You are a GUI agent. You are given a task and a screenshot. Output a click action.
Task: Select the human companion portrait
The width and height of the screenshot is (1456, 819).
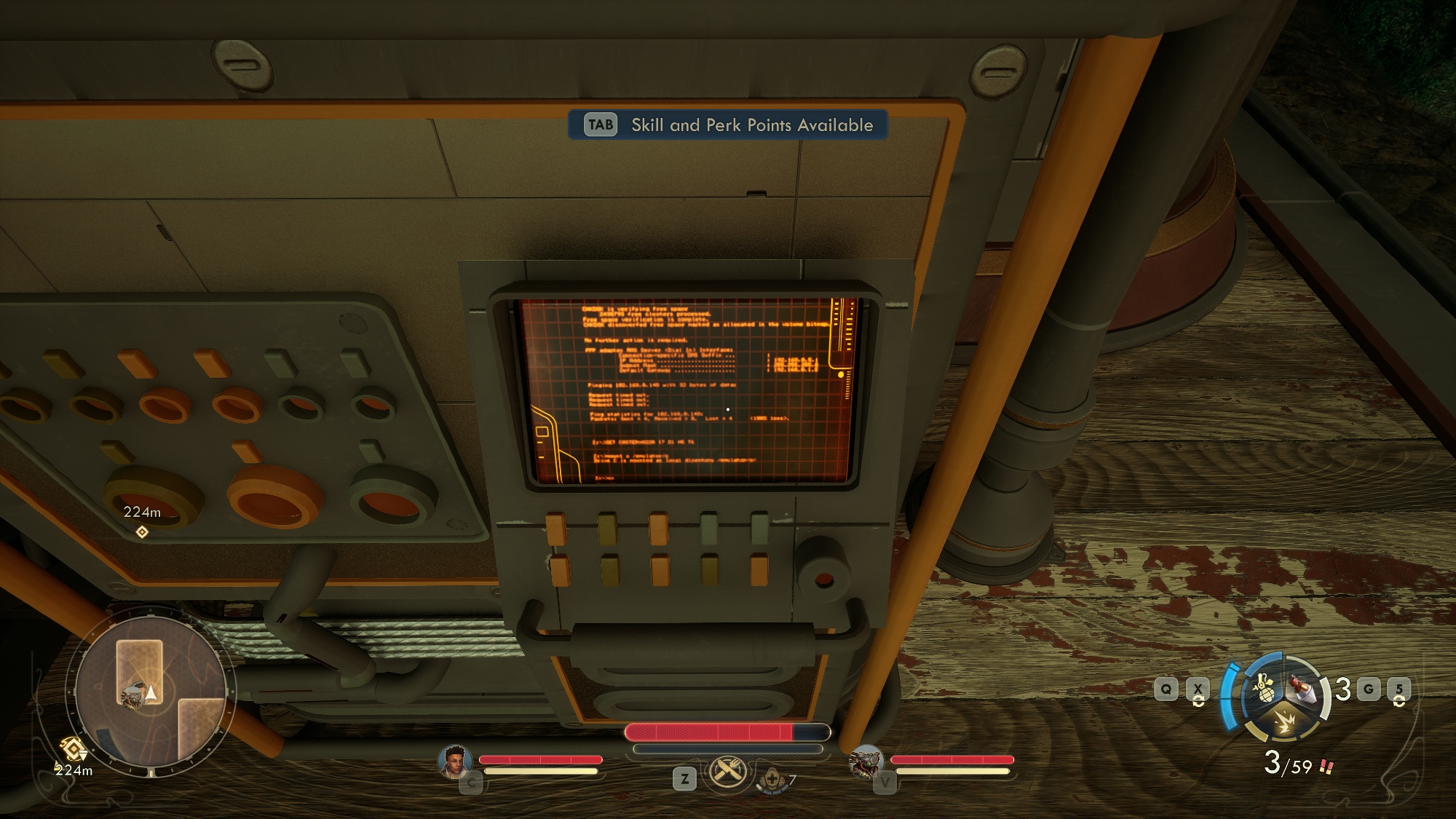tap(455, 761)
